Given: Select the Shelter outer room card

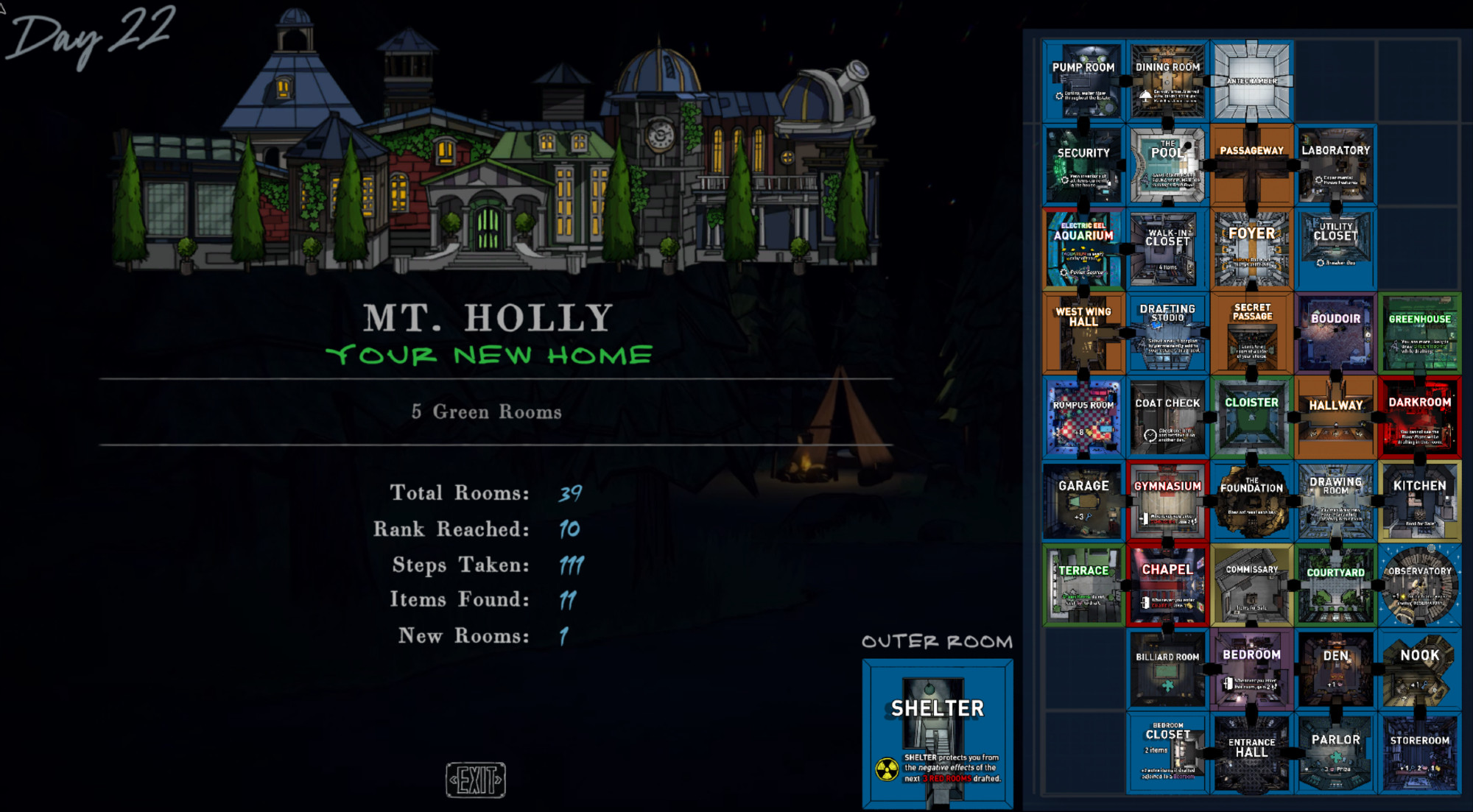Looking at the screenshot, I should click(938, 733).
